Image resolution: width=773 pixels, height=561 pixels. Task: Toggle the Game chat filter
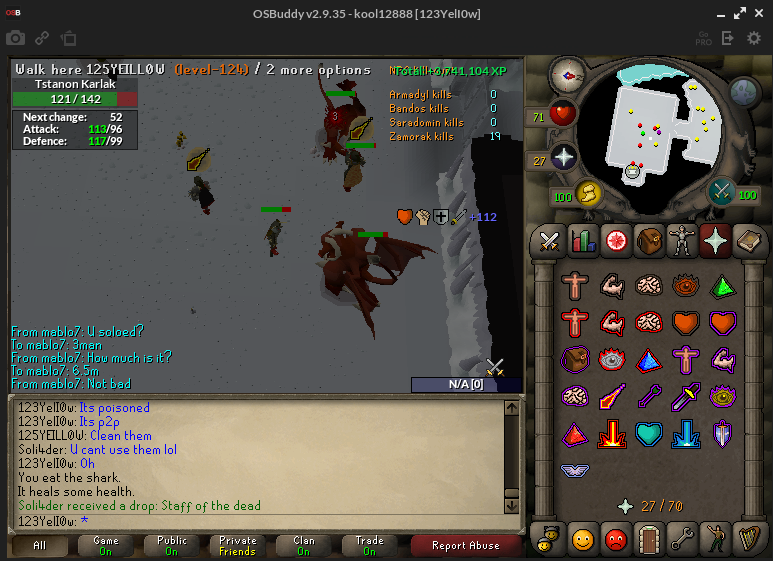point(106,546)
